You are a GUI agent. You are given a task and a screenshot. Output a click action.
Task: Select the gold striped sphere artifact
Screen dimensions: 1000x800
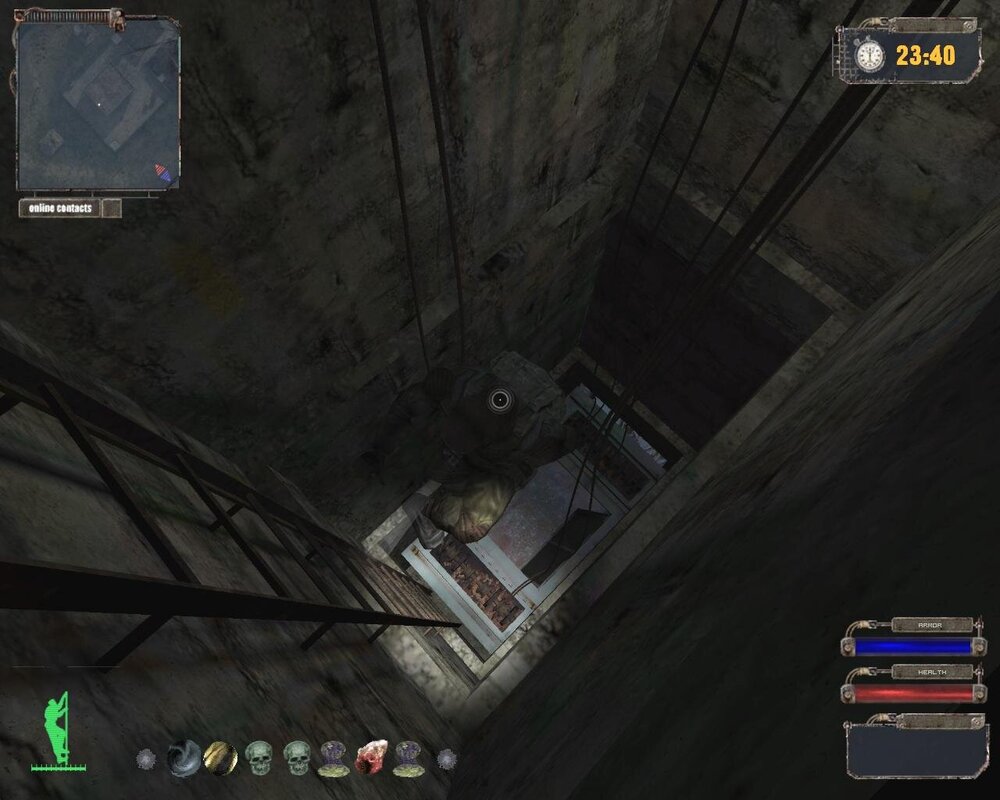tap(220, 757)
